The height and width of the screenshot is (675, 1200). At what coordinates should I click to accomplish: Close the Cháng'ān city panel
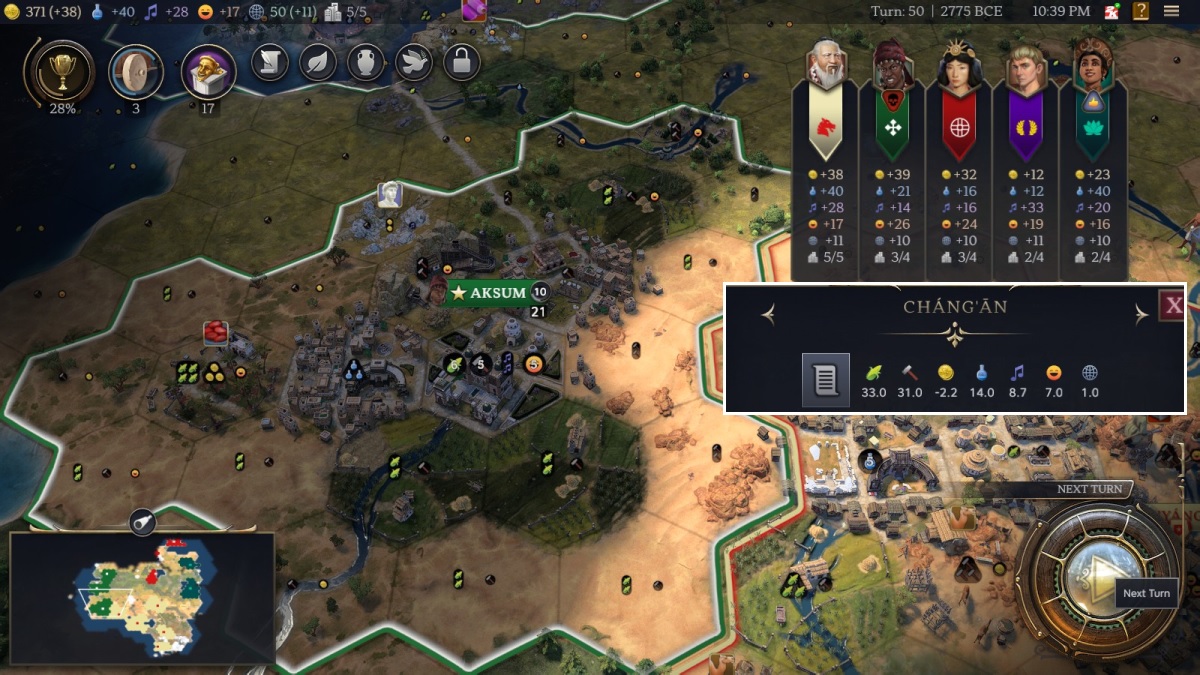click(1172, 305)
